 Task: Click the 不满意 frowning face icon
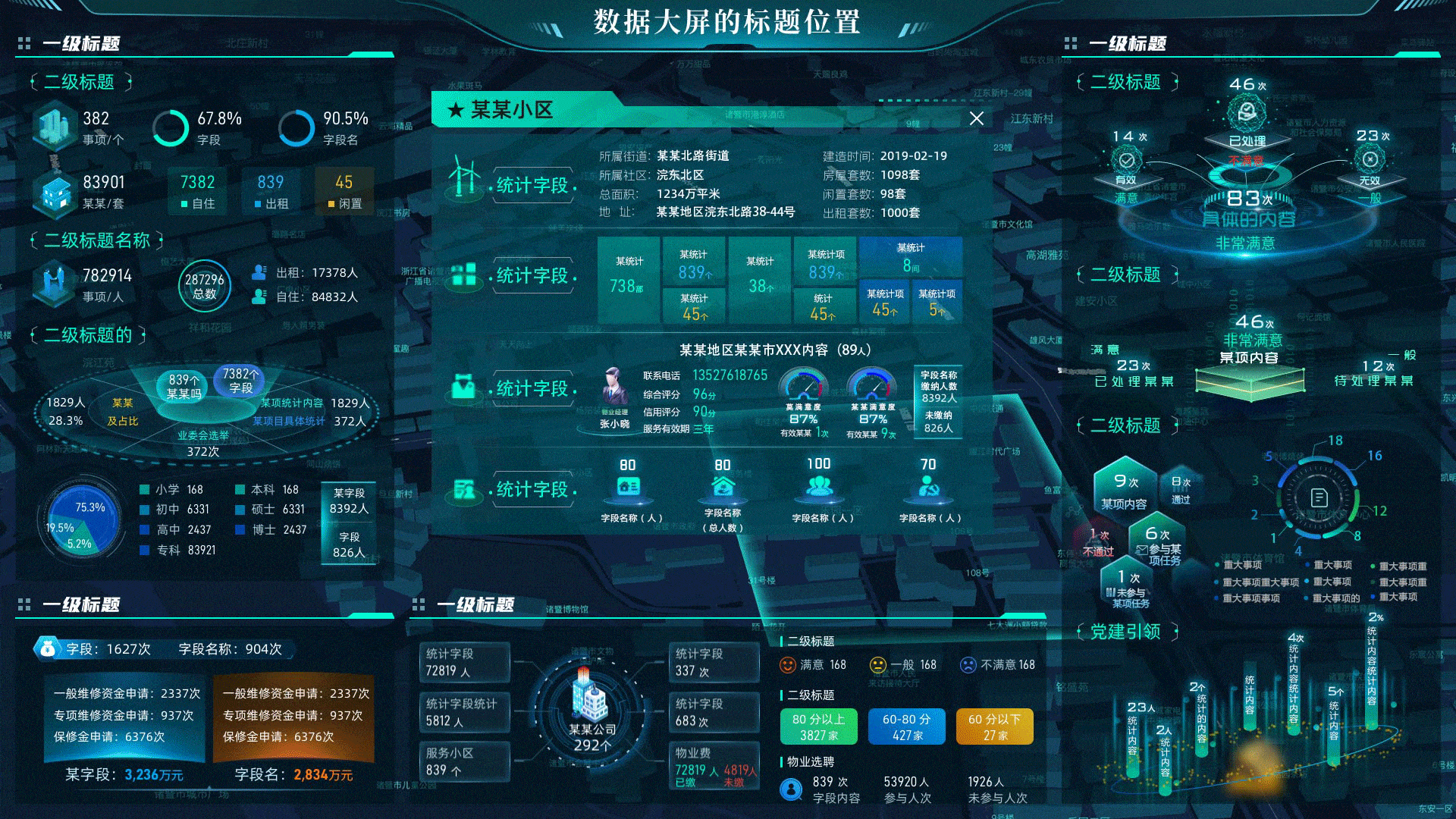[x=968, y=664]
